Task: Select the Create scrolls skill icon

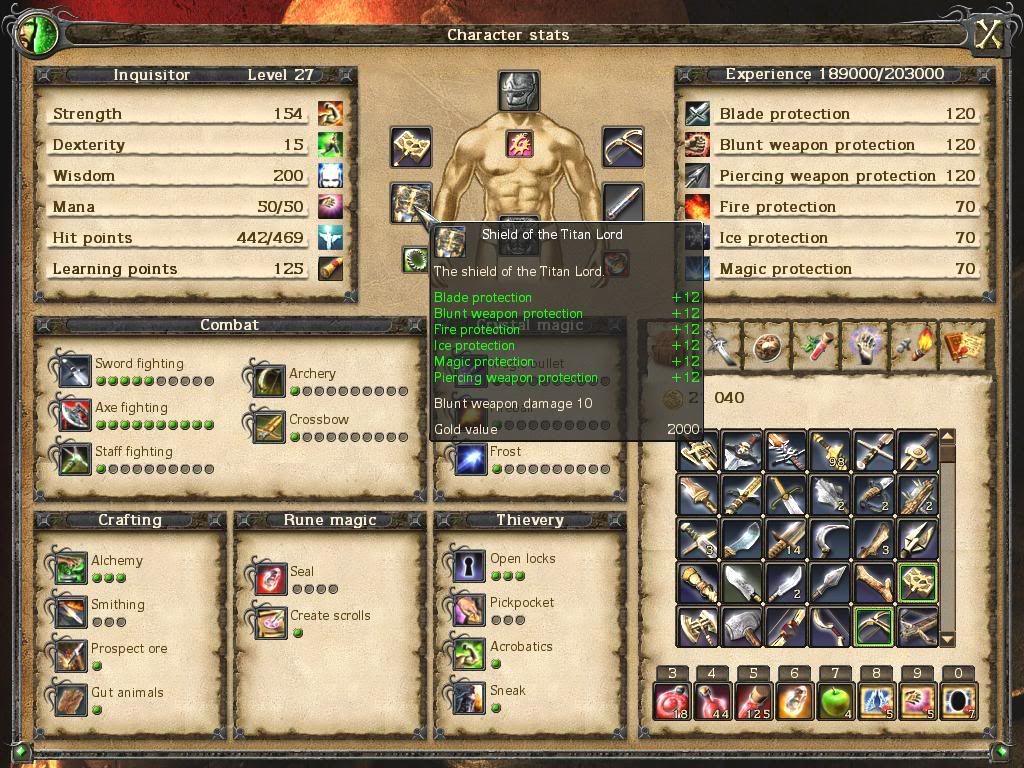Action: pyautogui.click(x=270, y=622)
